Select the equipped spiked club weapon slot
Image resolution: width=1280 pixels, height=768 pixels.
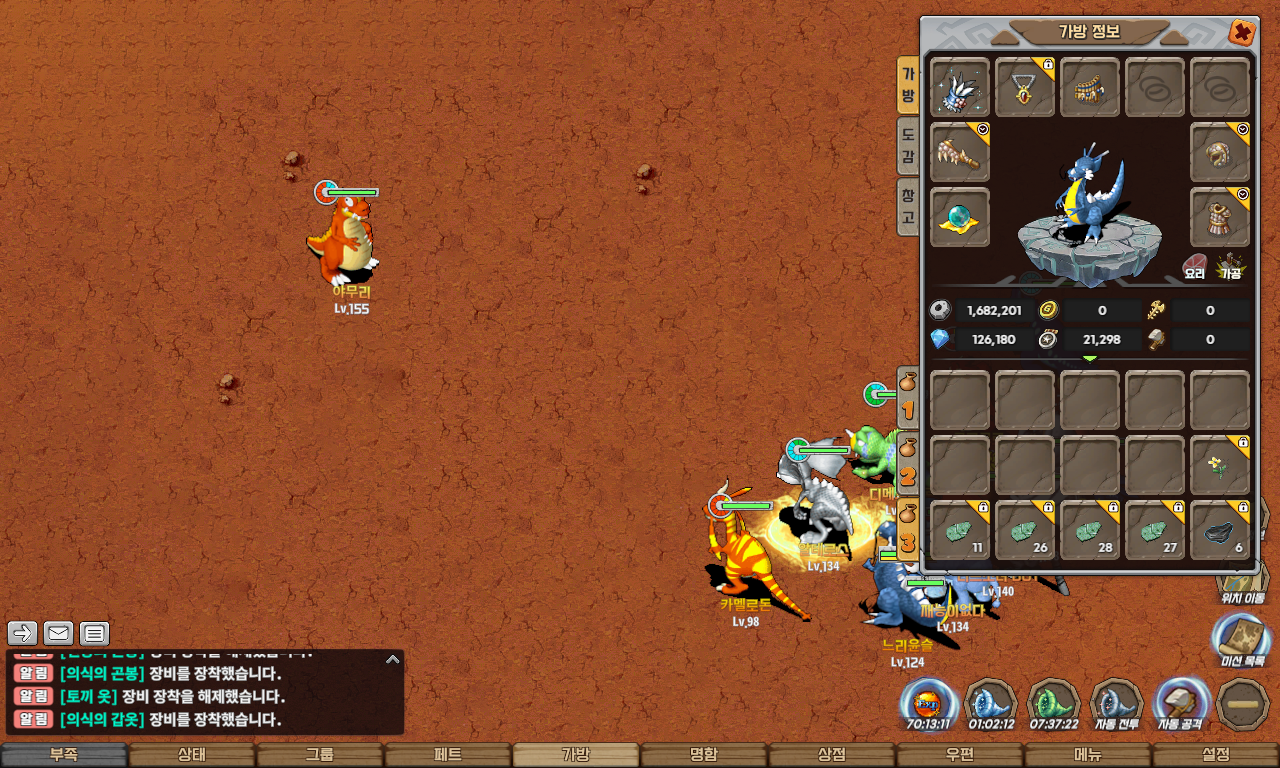coord(960,152)
